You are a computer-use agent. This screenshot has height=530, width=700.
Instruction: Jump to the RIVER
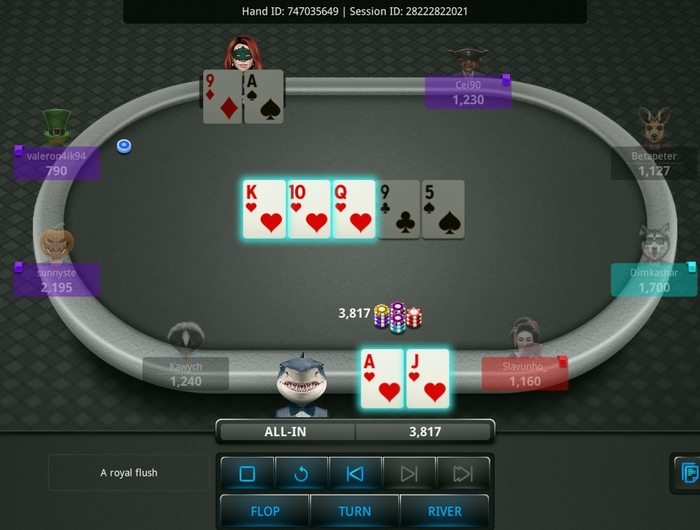(445, 511)
